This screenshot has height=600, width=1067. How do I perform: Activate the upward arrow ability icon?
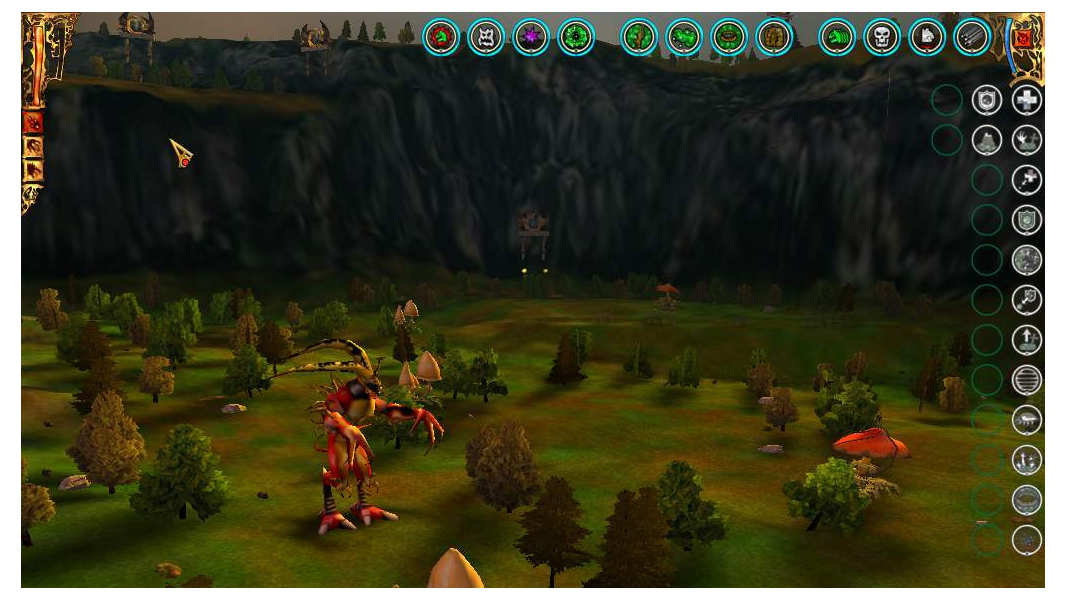1027,340
